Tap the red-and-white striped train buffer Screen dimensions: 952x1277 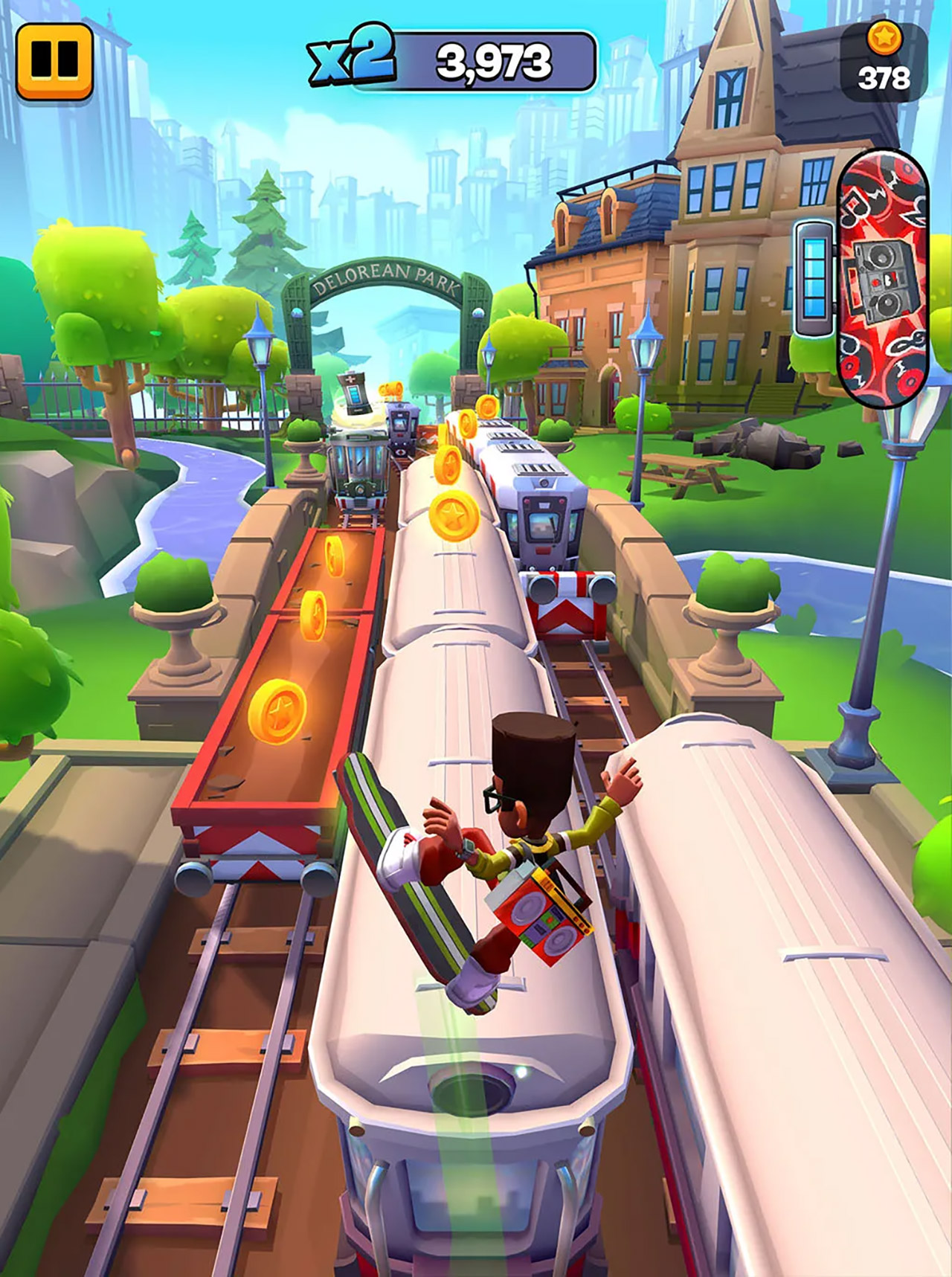pyautogui.click(x=567, y=602)
